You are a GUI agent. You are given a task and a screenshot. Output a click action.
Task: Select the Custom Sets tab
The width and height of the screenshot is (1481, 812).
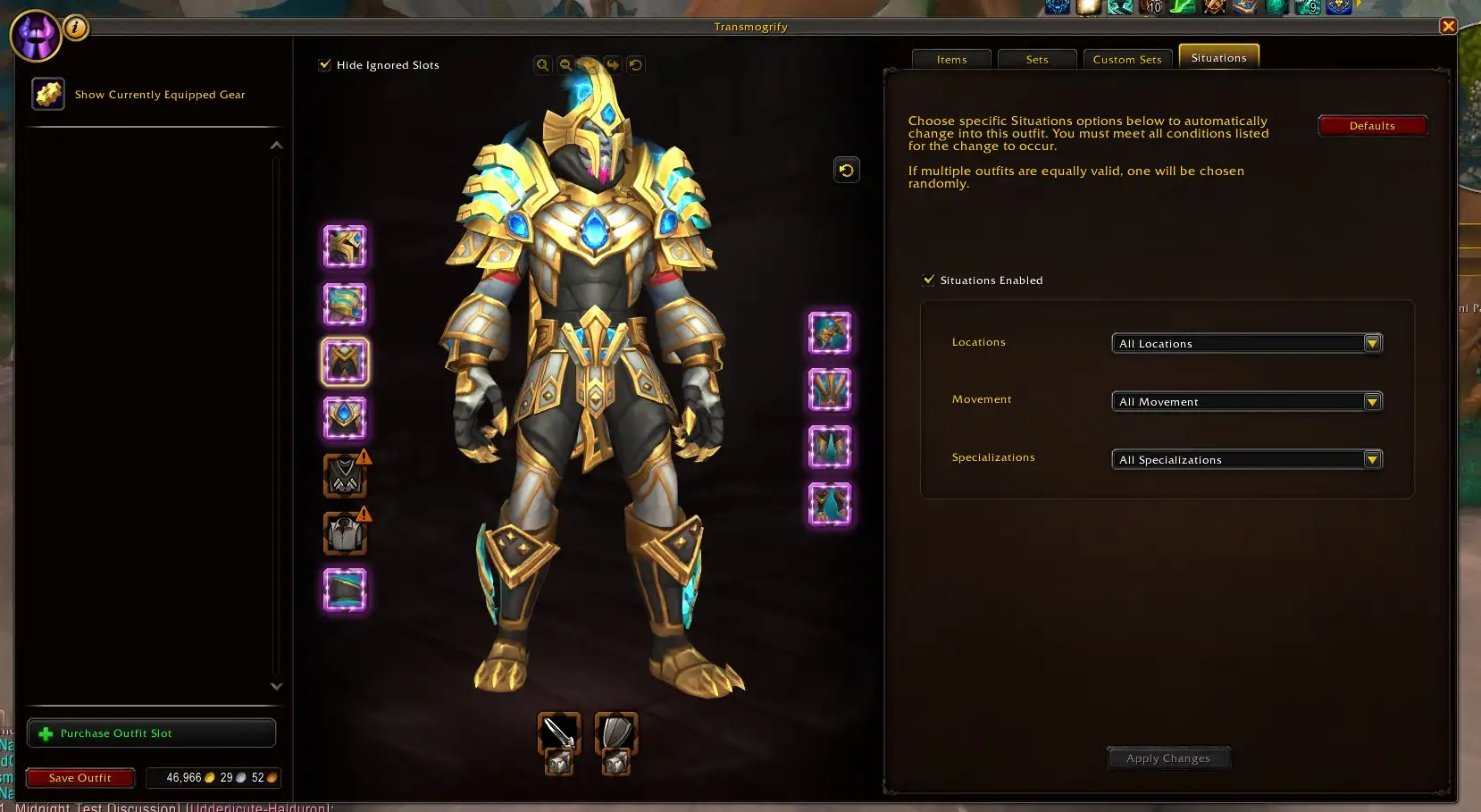click(1126, 60)
